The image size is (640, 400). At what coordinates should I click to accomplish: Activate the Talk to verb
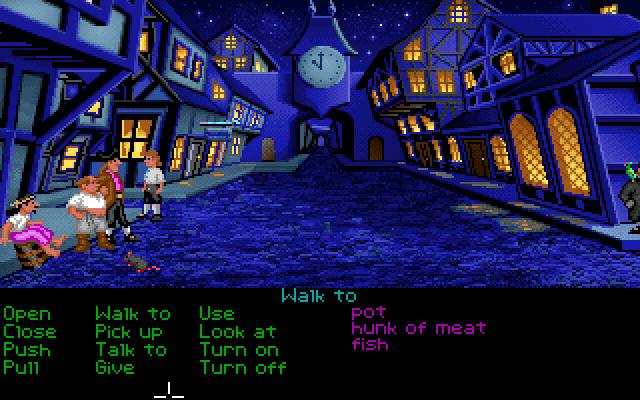(x=131, y=349)
